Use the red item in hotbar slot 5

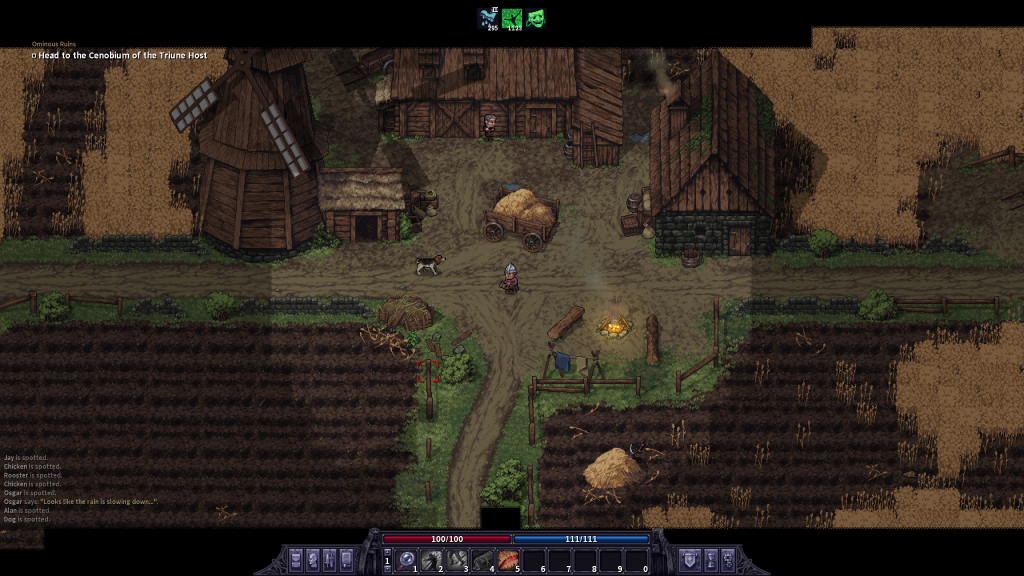[x=509, y=559]
